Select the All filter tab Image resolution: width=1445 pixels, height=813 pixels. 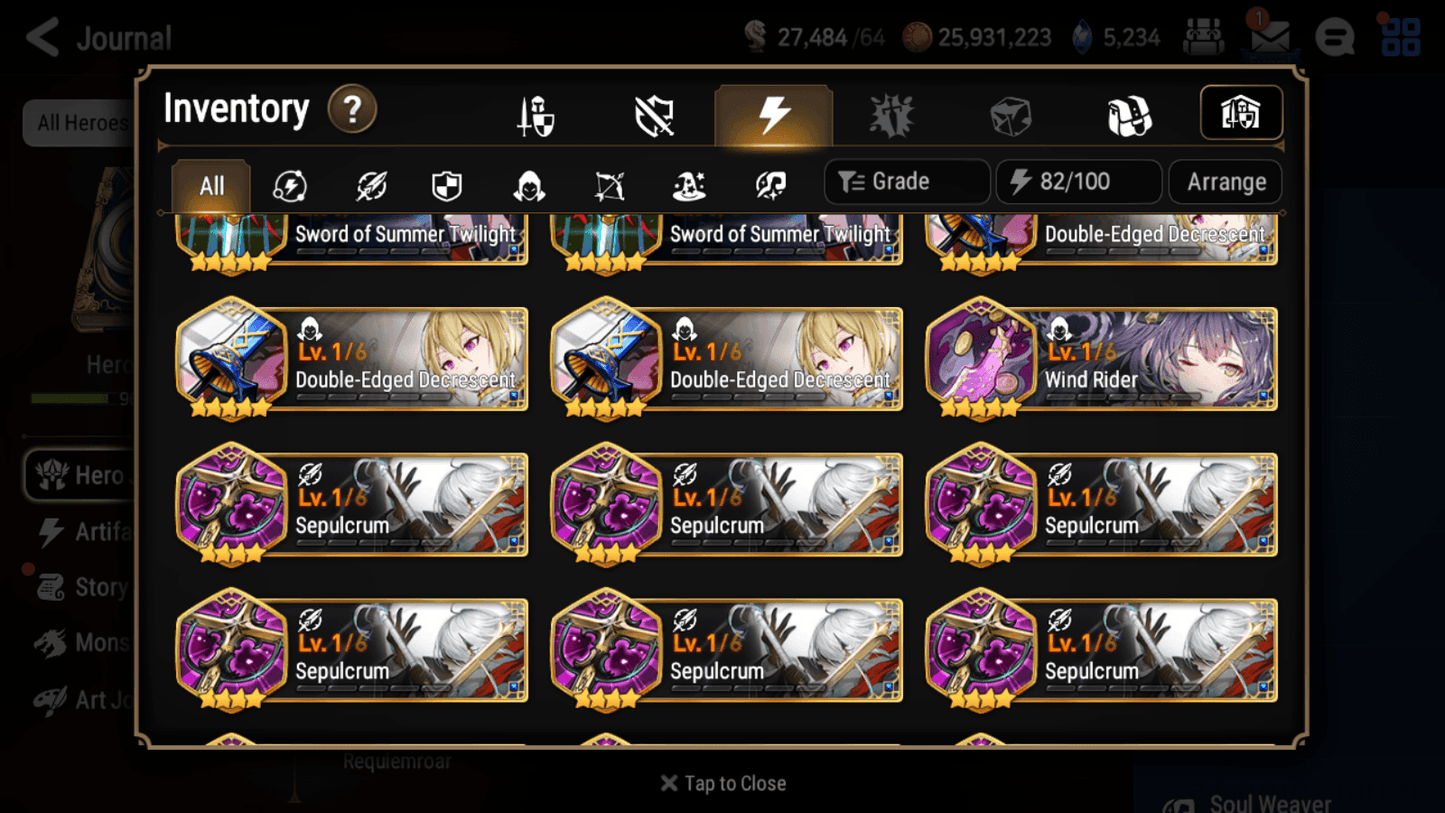coord(210,185)
